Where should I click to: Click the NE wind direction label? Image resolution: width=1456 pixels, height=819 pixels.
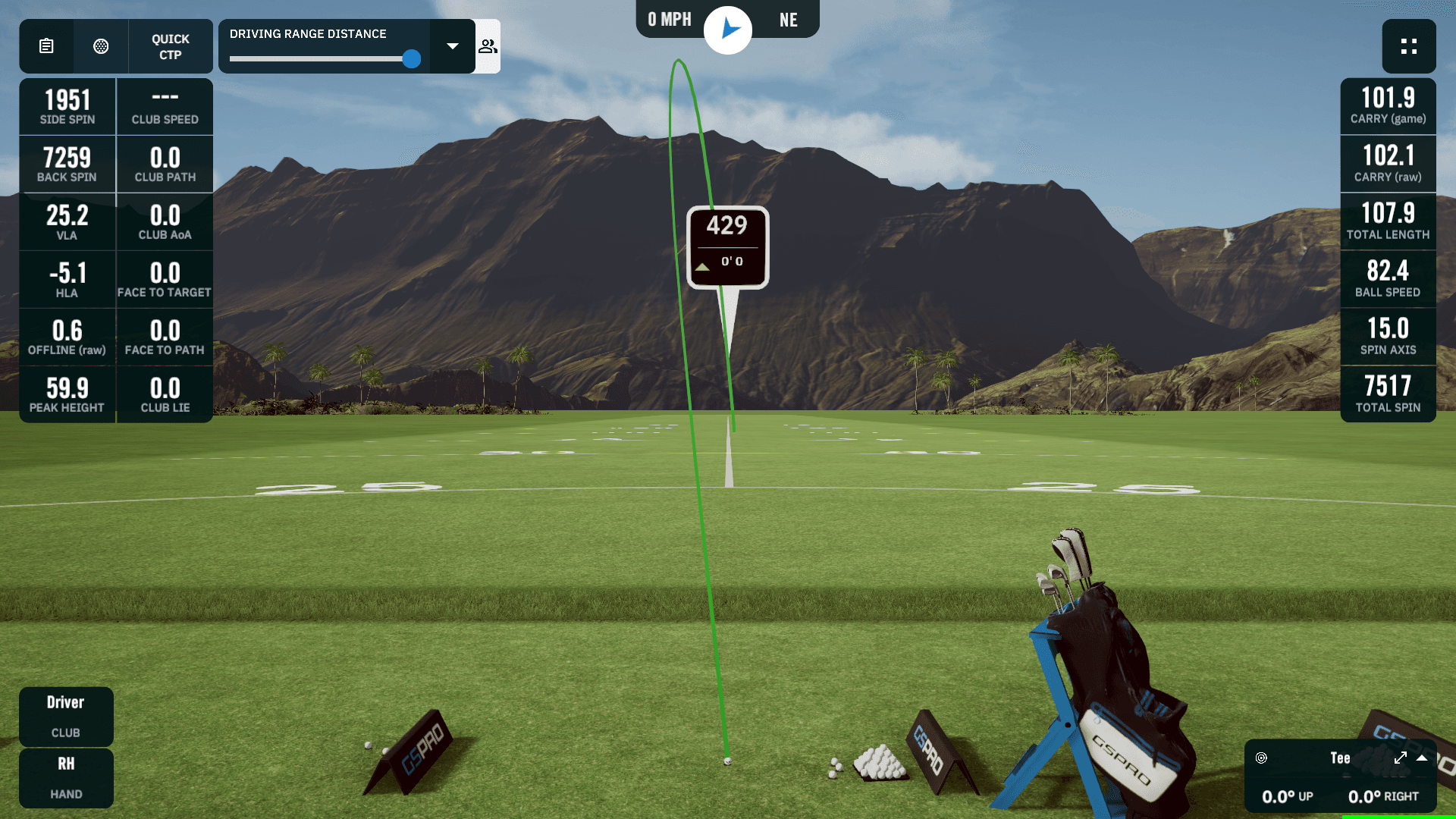[789, 20]
